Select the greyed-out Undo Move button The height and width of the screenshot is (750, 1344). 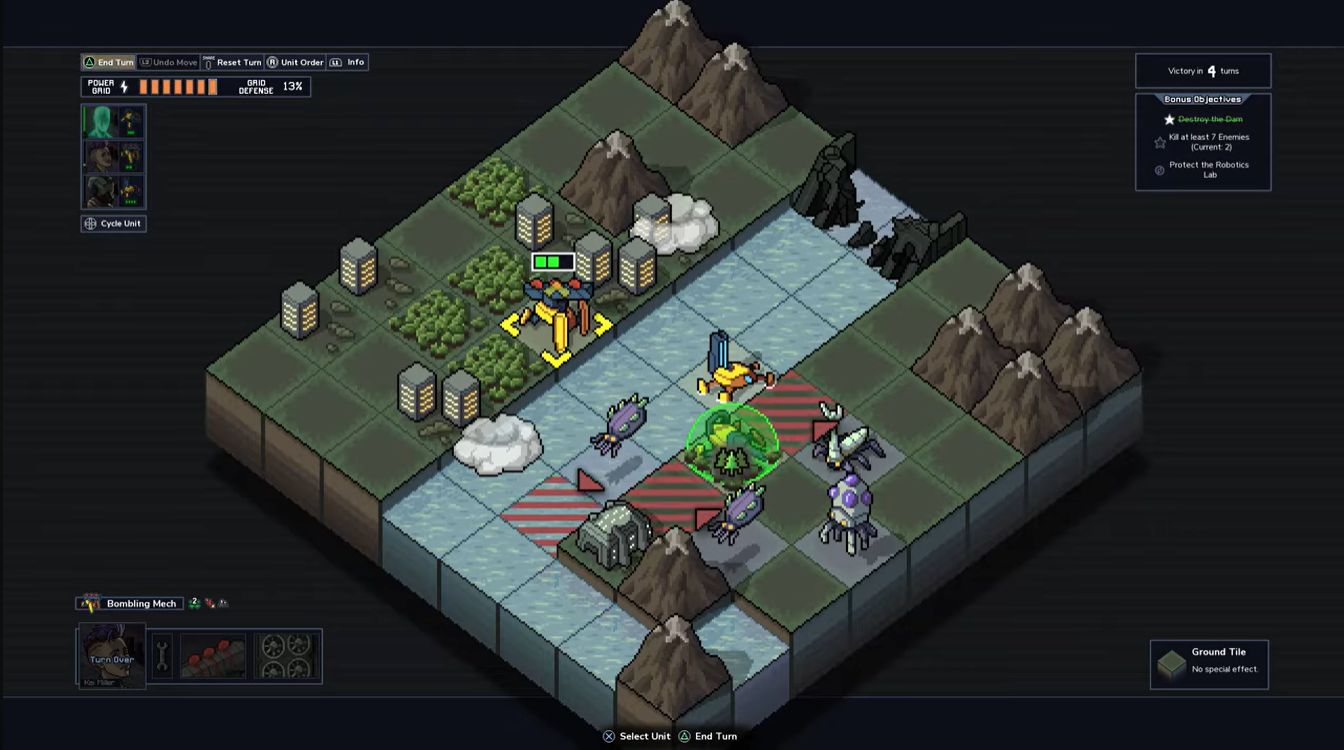(x=169, y=62)
